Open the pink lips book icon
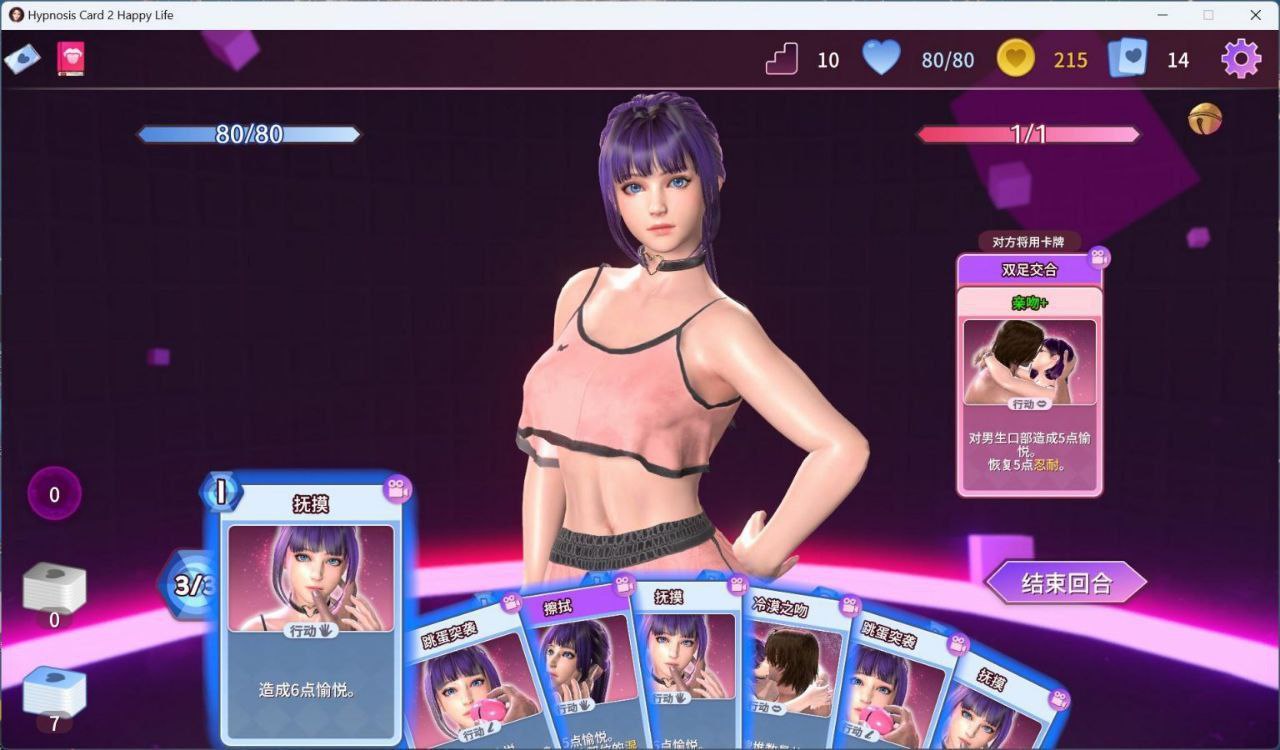The width and height of the screenshot is (1280, 750). click(70, 58)
